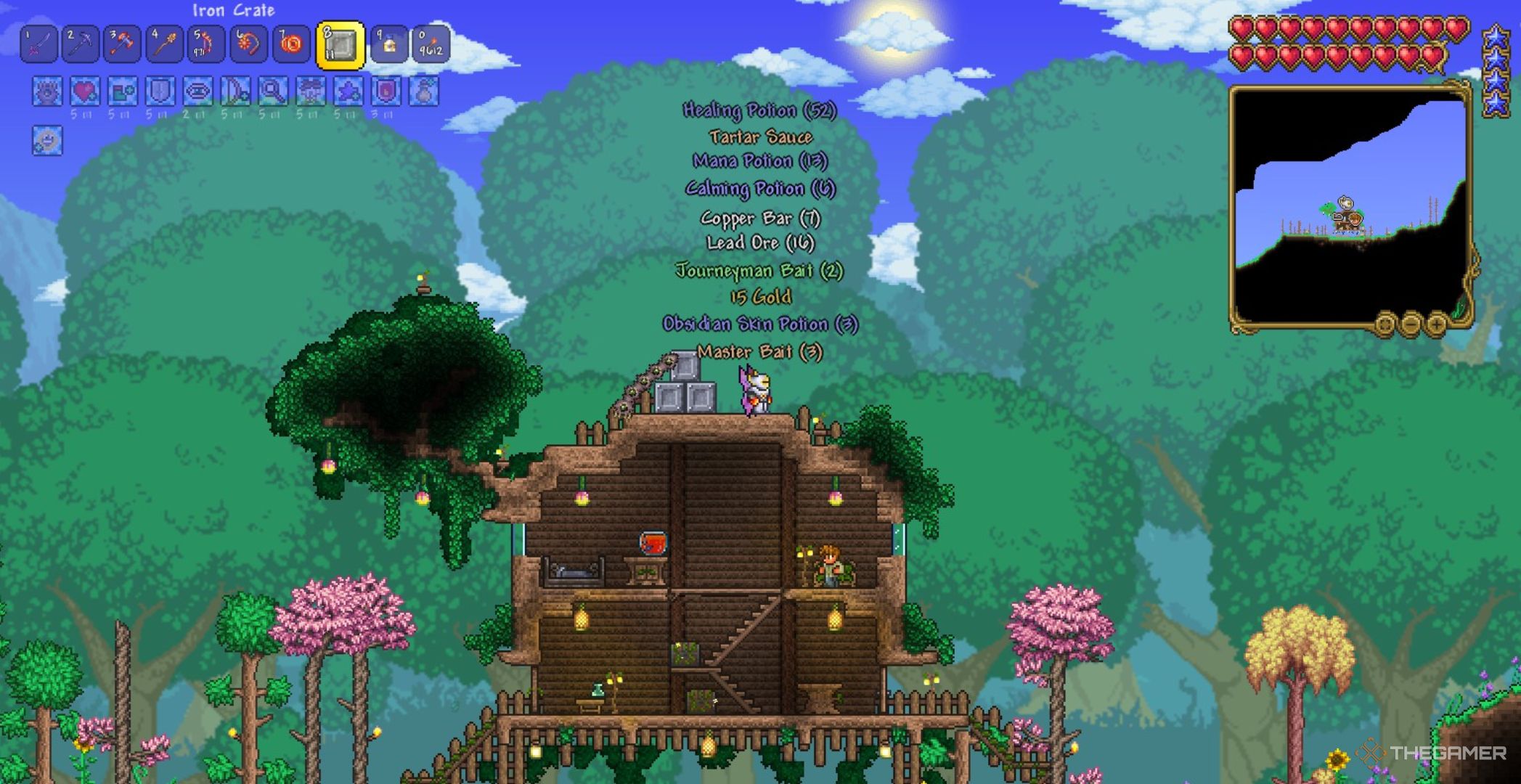Zoom in the minimap with plus button

[1437, 324]
